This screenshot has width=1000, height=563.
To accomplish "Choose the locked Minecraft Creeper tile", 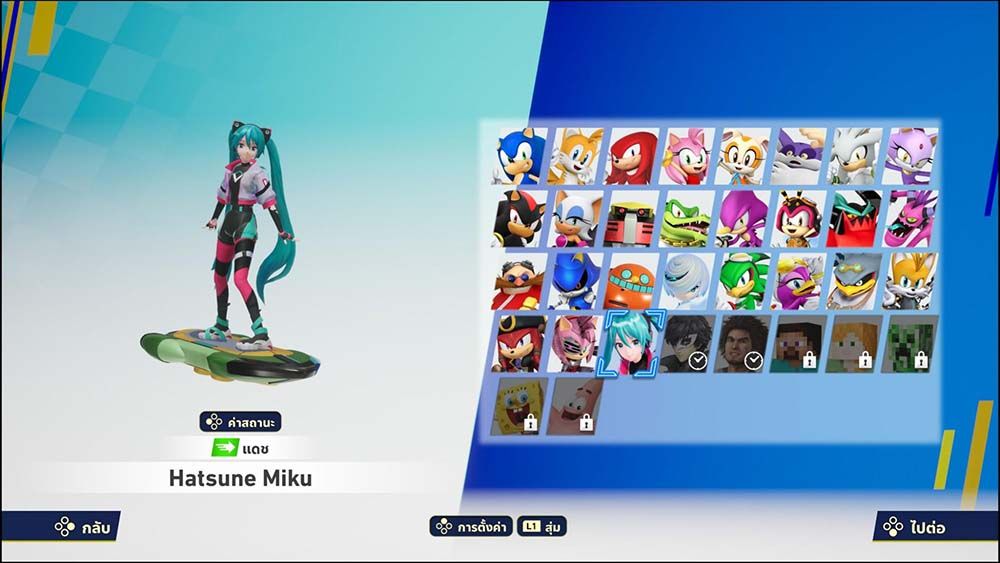I will click(911, 343).
